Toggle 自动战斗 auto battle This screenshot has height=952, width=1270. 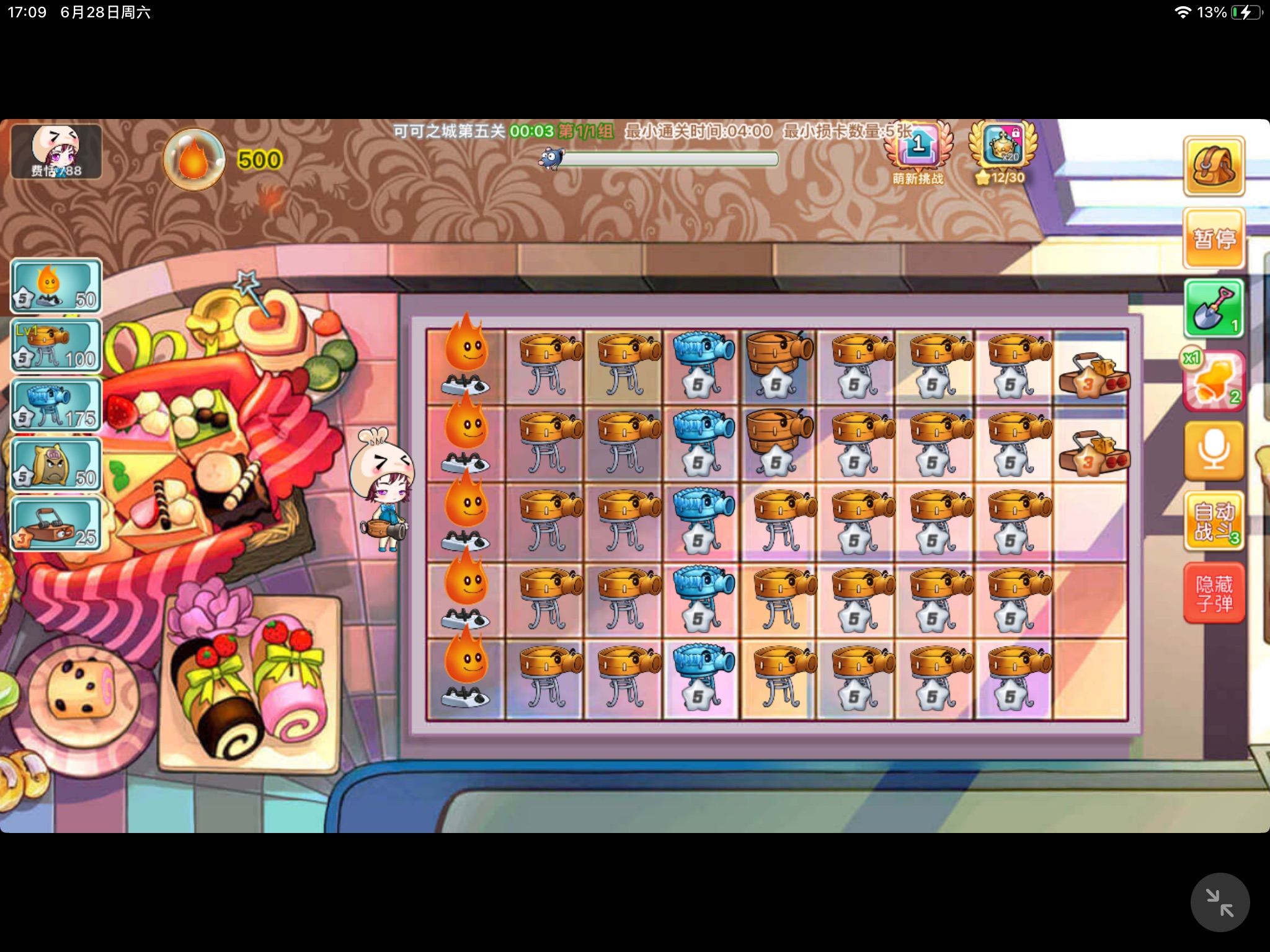(1214, 521)
